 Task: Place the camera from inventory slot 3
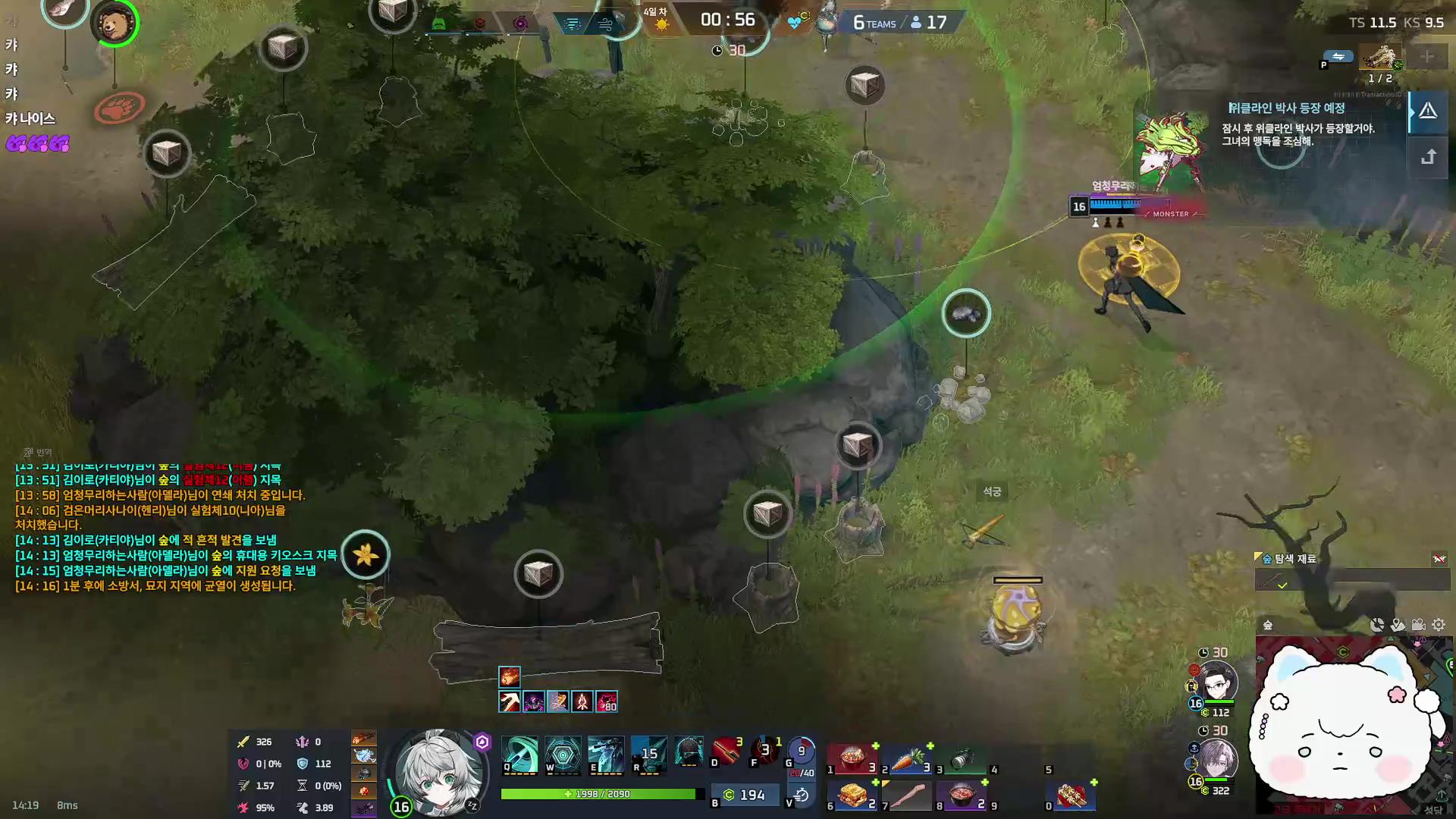(962, 759)
